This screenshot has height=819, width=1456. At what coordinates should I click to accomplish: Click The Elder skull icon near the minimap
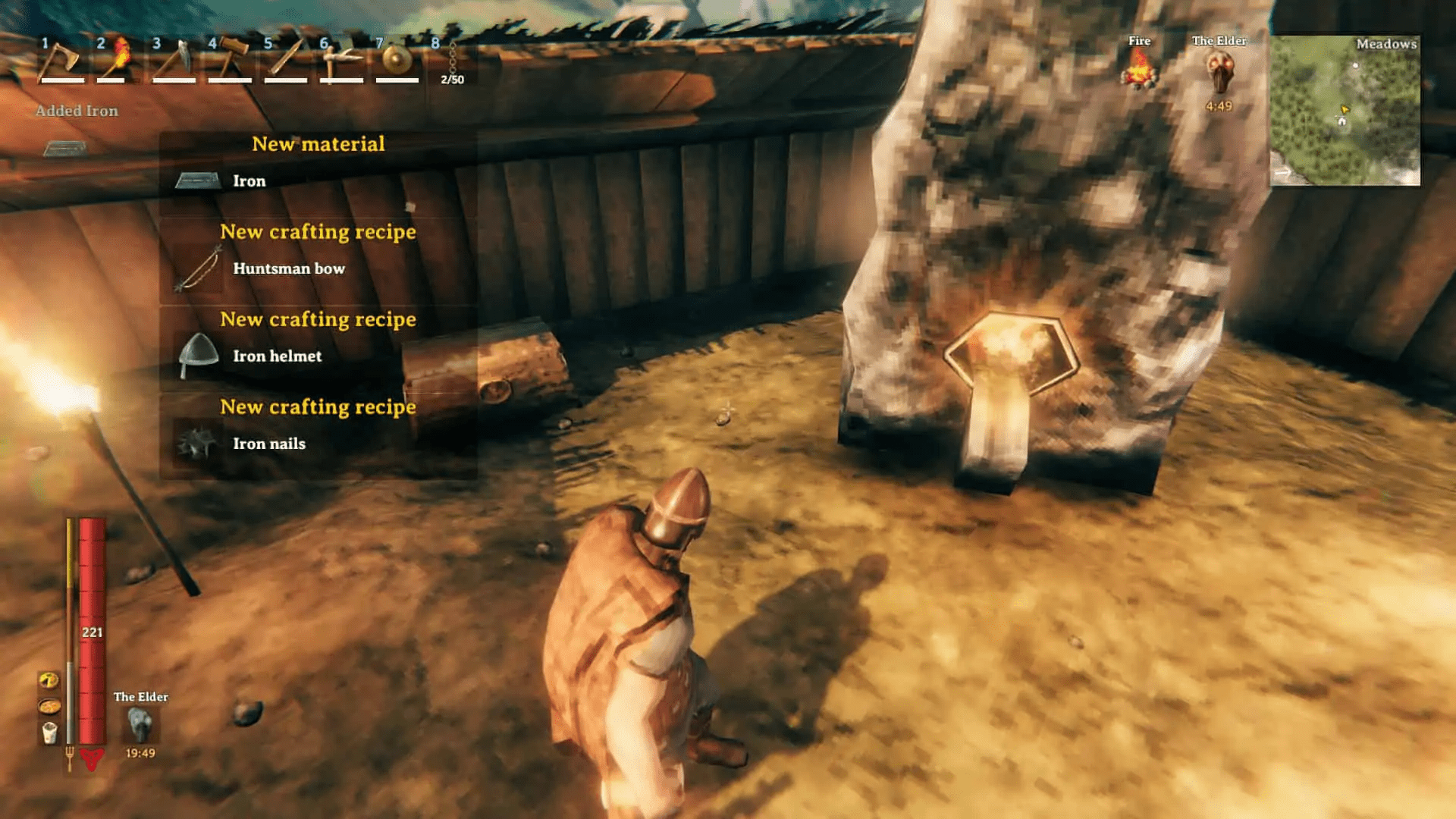pyautogui.click(x=1221, y=72)
